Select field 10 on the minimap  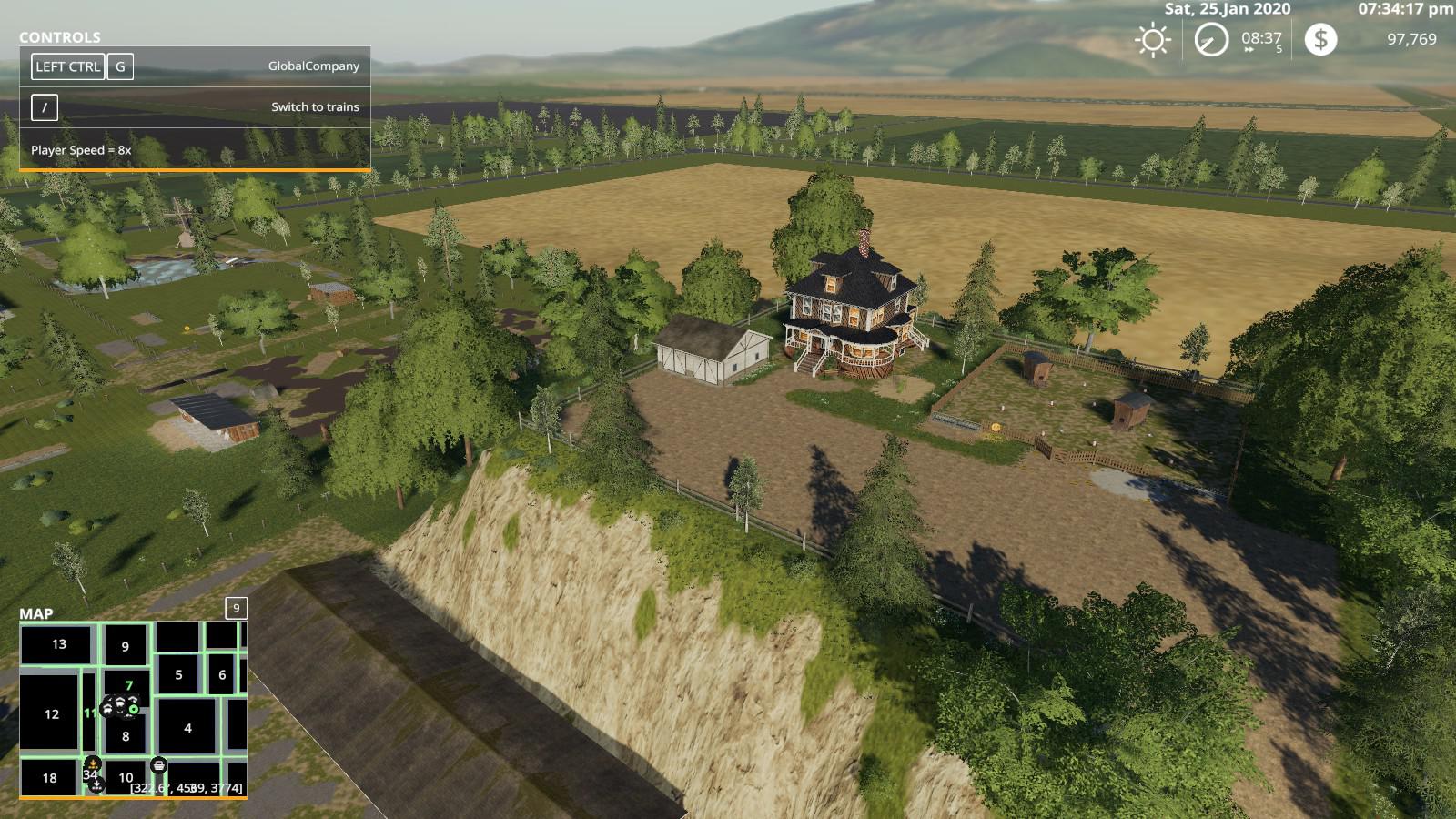(x=126, y=778)
